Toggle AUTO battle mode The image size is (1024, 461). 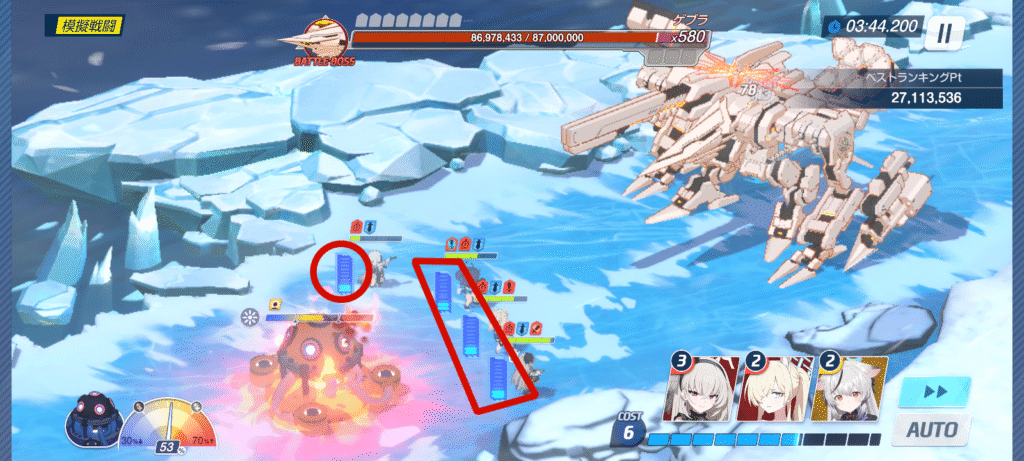click(931, 429)
